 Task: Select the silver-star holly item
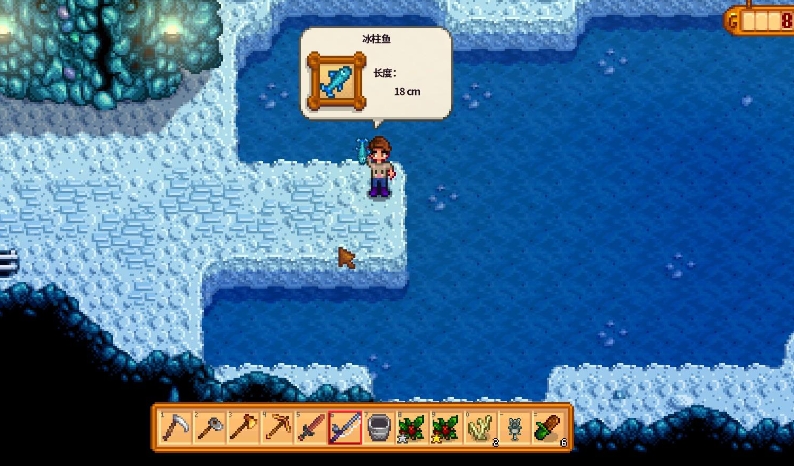coord(413,428)
